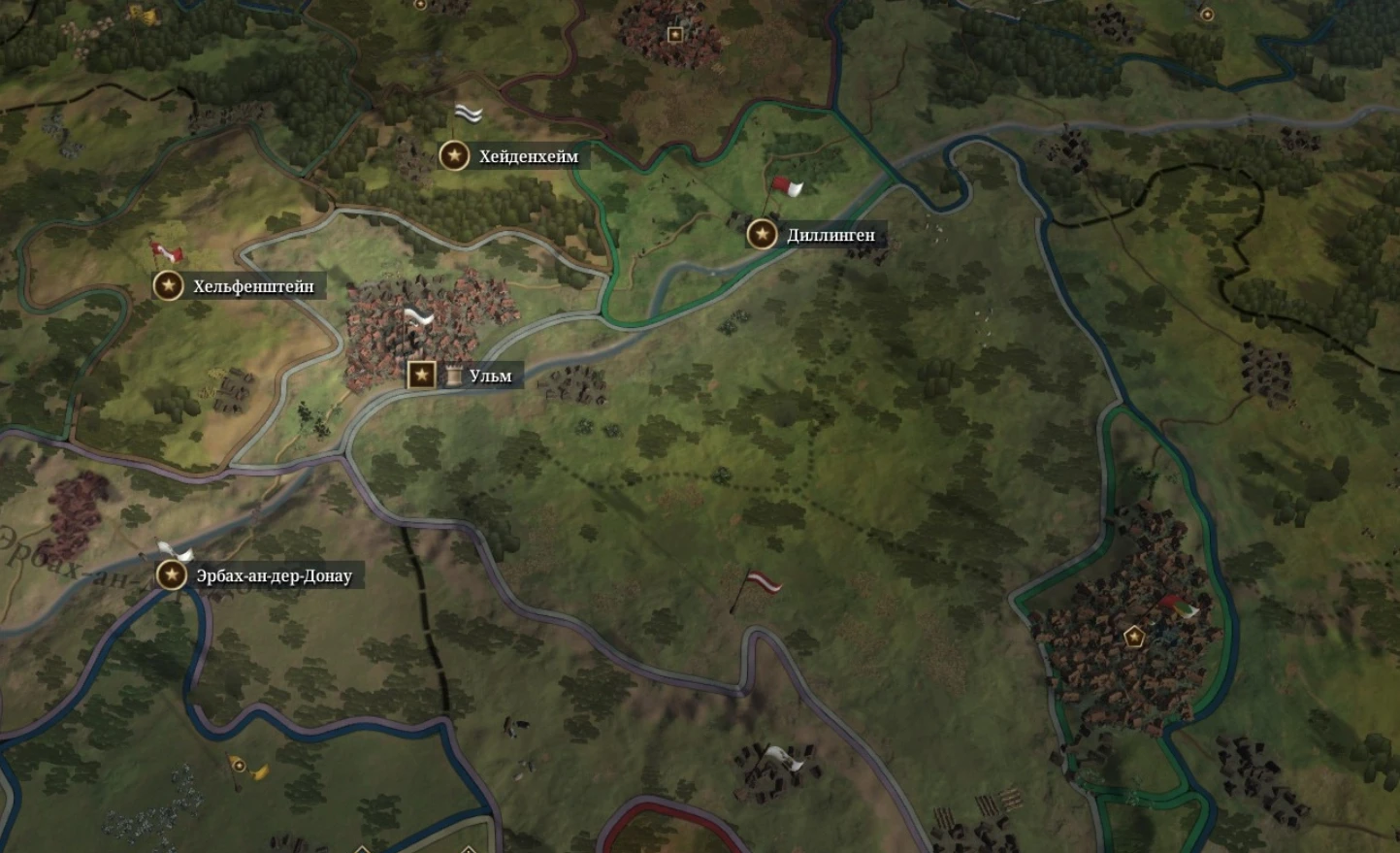This screenshot has height=853, width=1400.
Task: Click the Диллинген name label
Action: pos(828,234)
